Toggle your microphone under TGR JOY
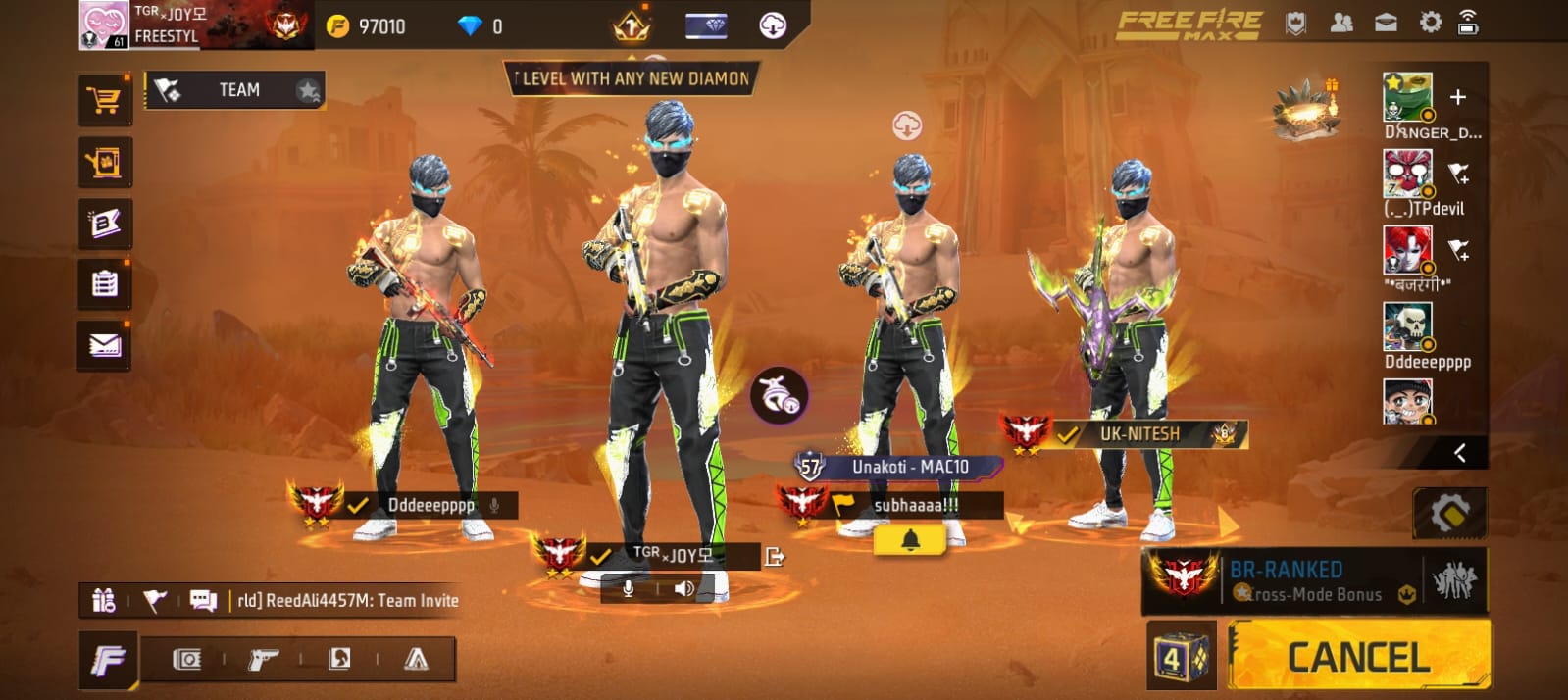The image size is (1568, 700). point(629,588)
